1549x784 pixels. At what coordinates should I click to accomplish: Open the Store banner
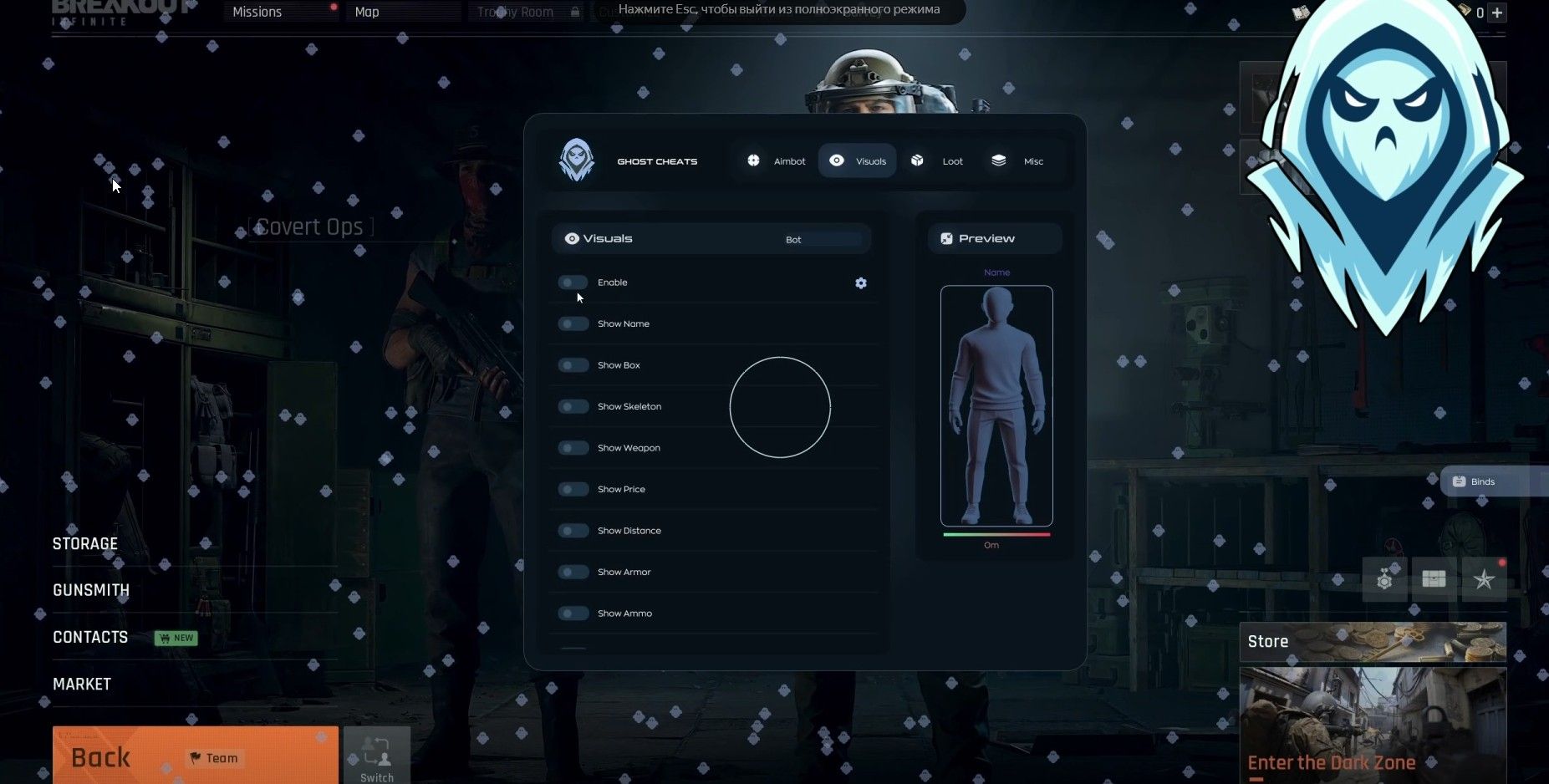pos(1372,641)
